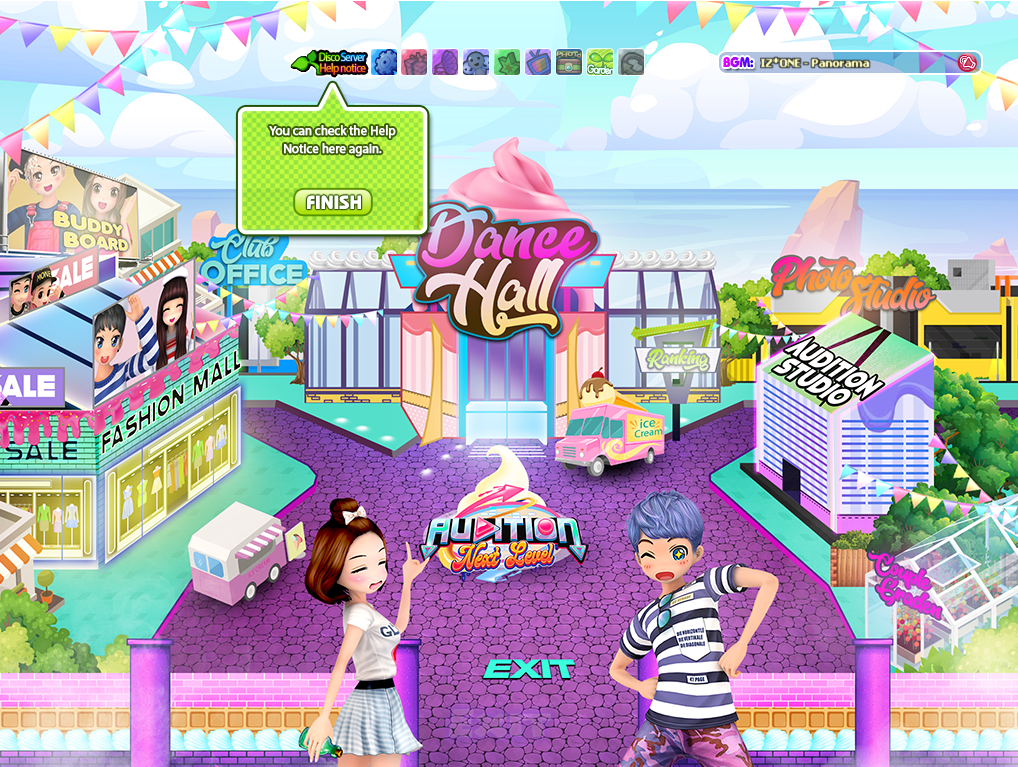
Task: Open the pink gift box icon
Action: click(414, 63)
